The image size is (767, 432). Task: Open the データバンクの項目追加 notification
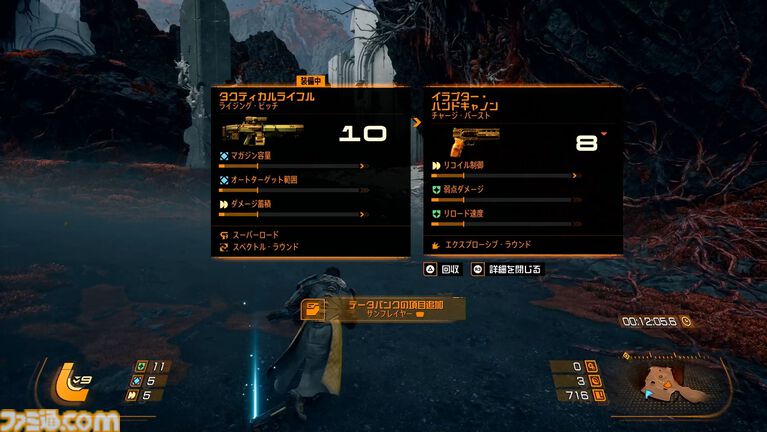381,309
